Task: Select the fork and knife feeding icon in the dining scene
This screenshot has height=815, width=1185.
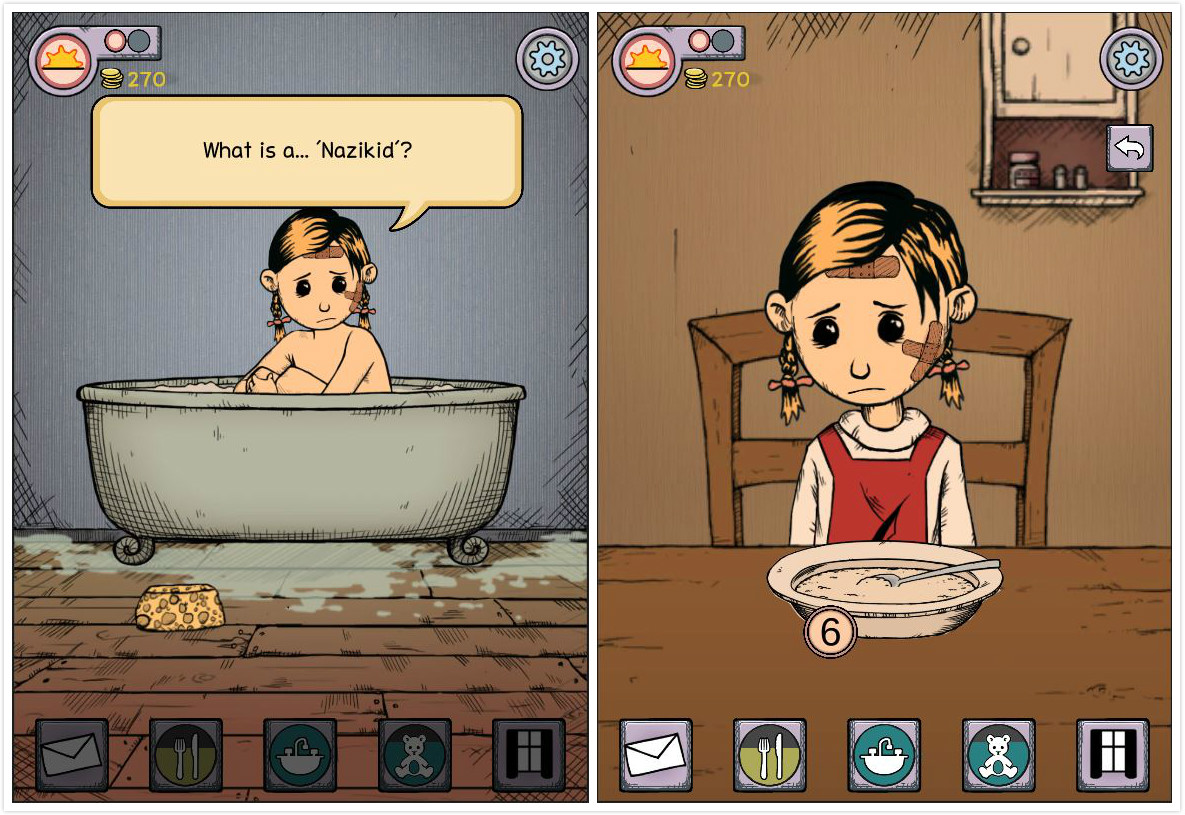Action: pyautogui.click(x=770, y=755)
